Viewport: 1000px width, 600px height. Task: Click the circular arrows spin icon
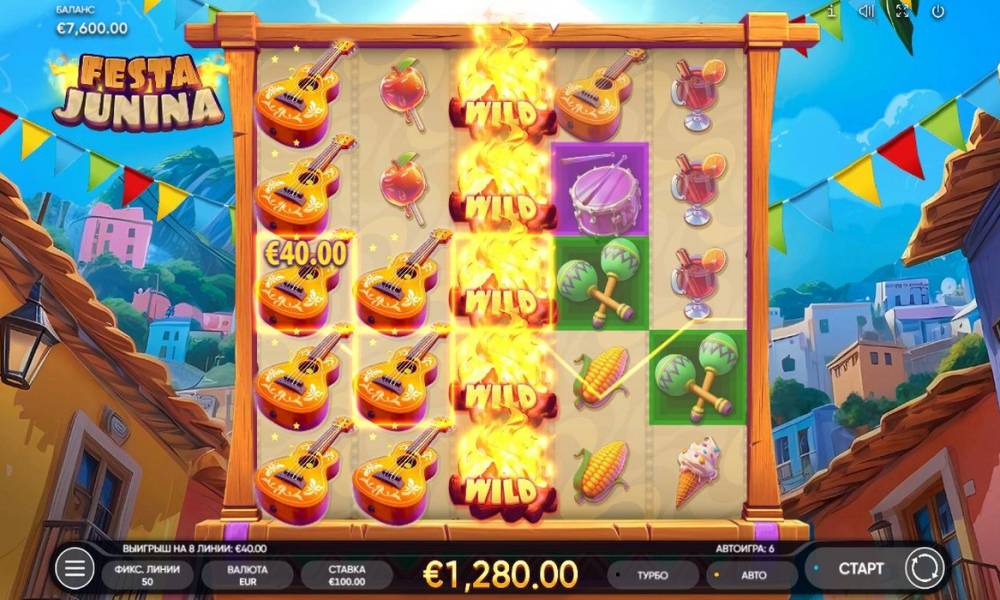(924, 569)
